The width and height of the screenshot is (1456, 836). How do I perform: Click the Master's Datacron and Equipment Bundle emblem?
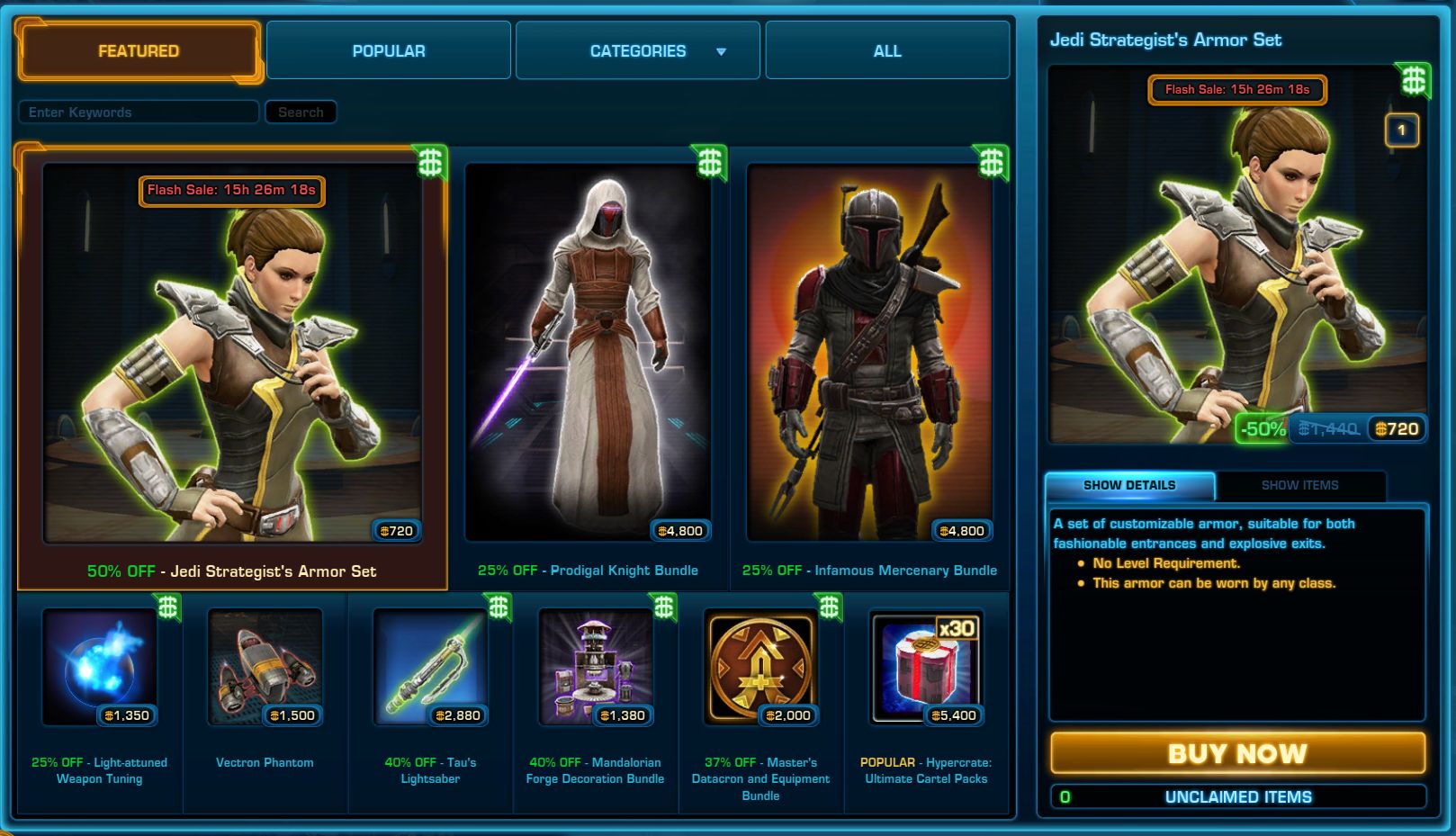[761, 666]
